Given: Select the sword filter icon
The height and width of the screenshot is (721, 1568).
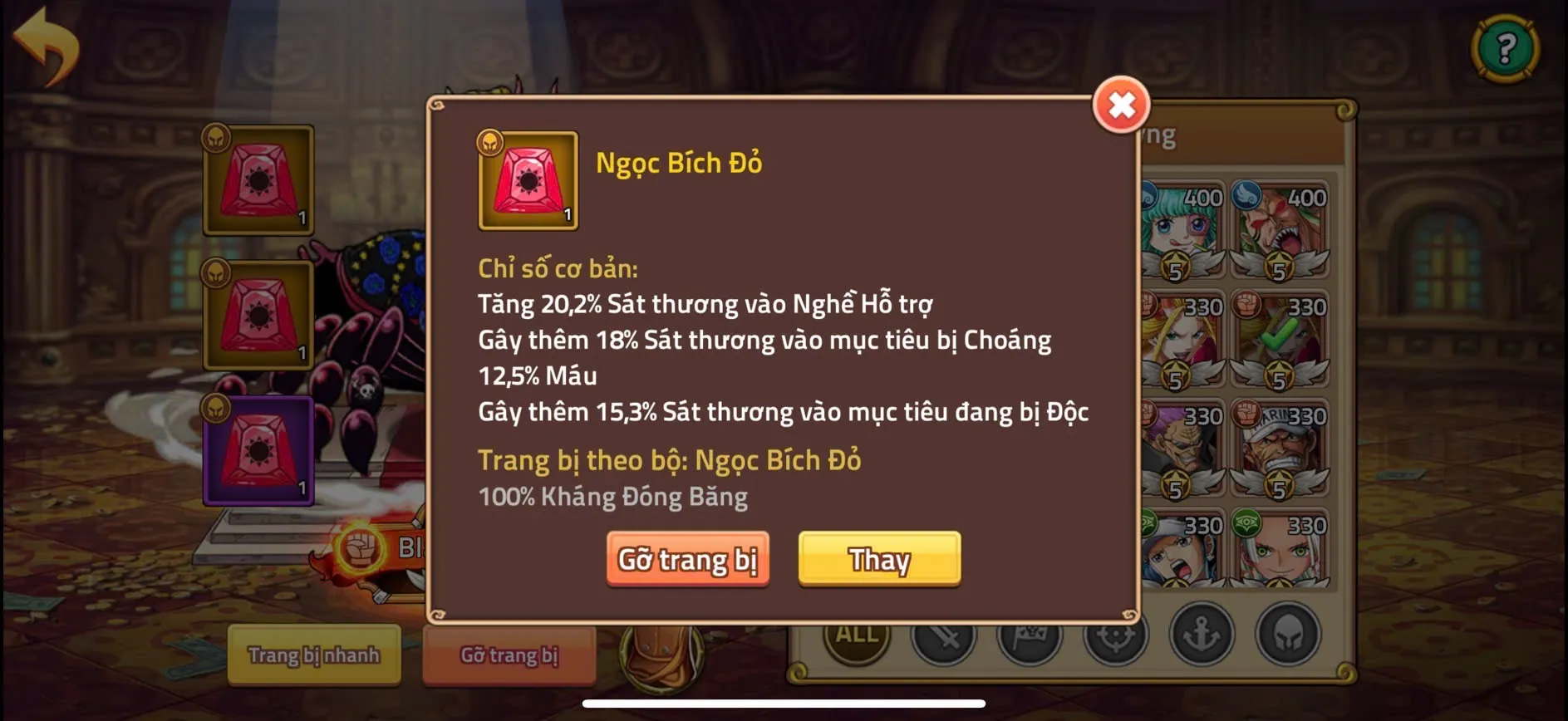Looking at the screenshot, I should (x=945, y=637).
